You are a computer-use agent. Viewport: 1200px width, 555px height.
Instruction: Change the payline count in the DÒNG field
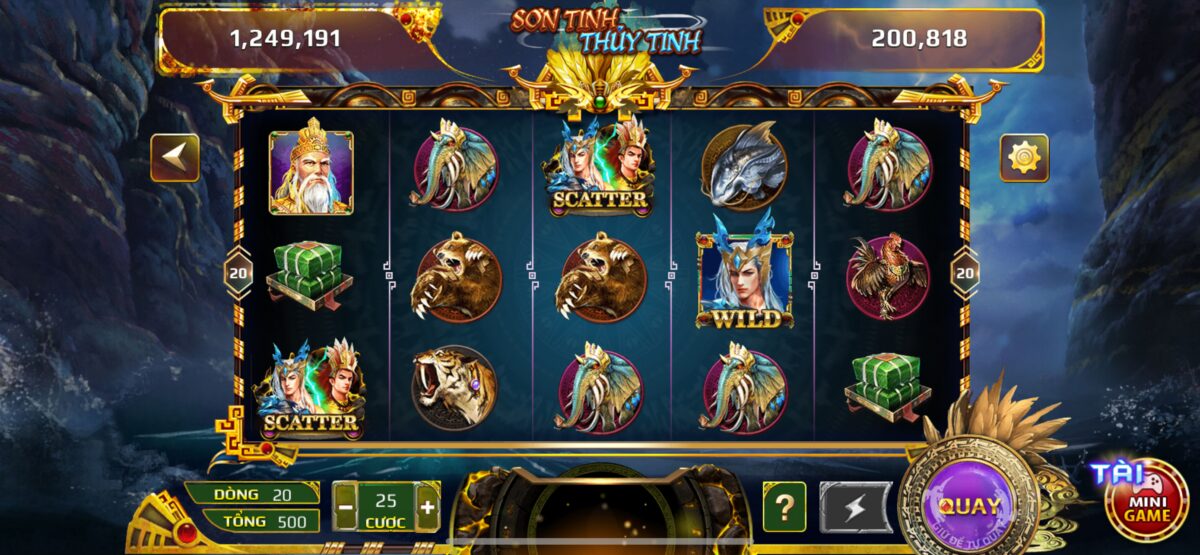pyautogui.click(x=254, y=493)
